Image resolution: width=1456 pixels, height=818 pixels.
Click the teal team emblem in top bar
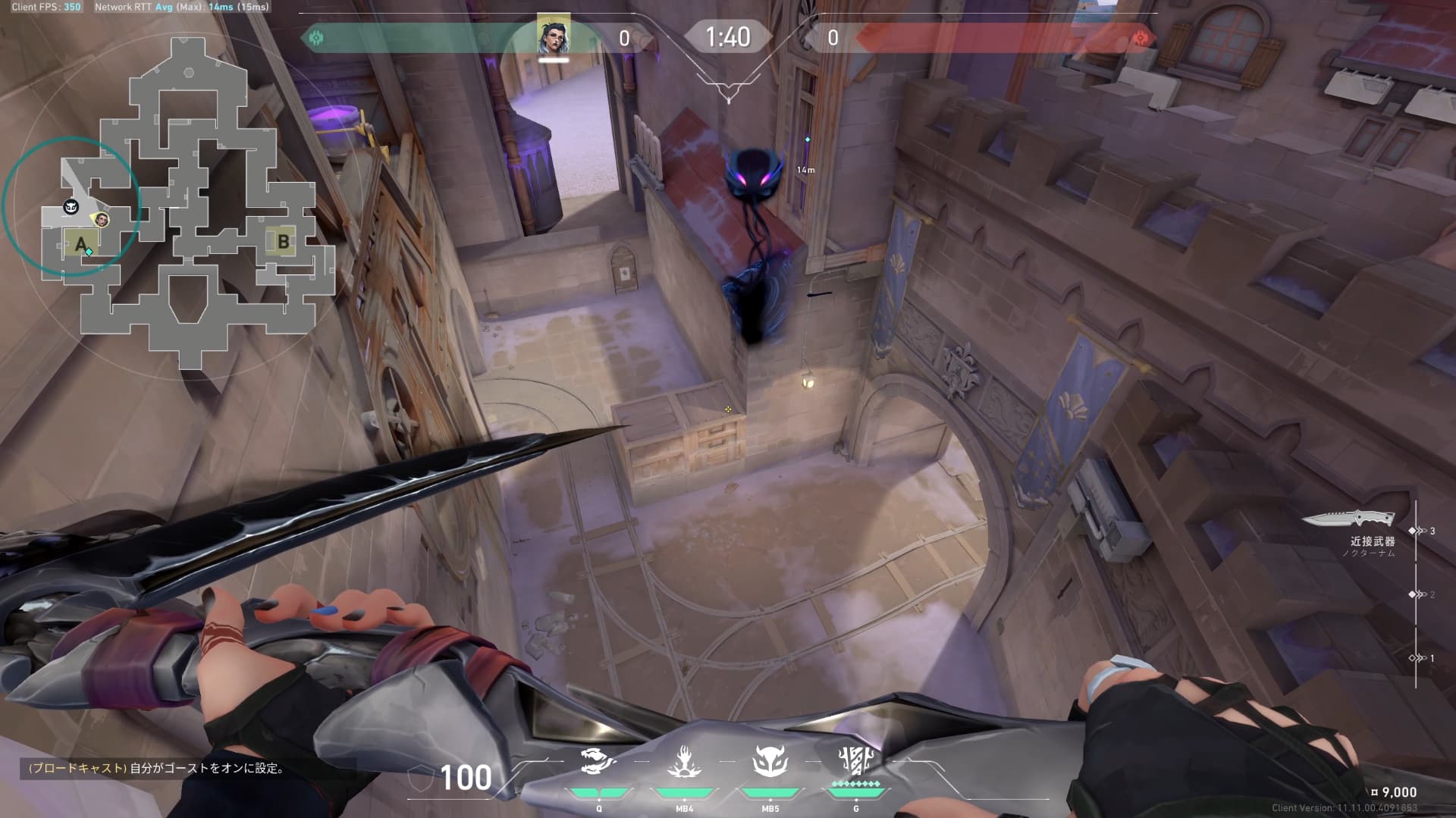[x=316, y=37]
